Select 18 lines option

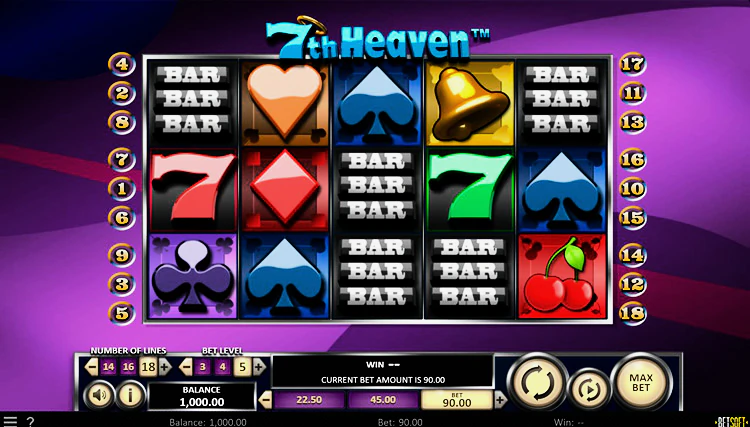pyautogui.click(x=151, y=367)
